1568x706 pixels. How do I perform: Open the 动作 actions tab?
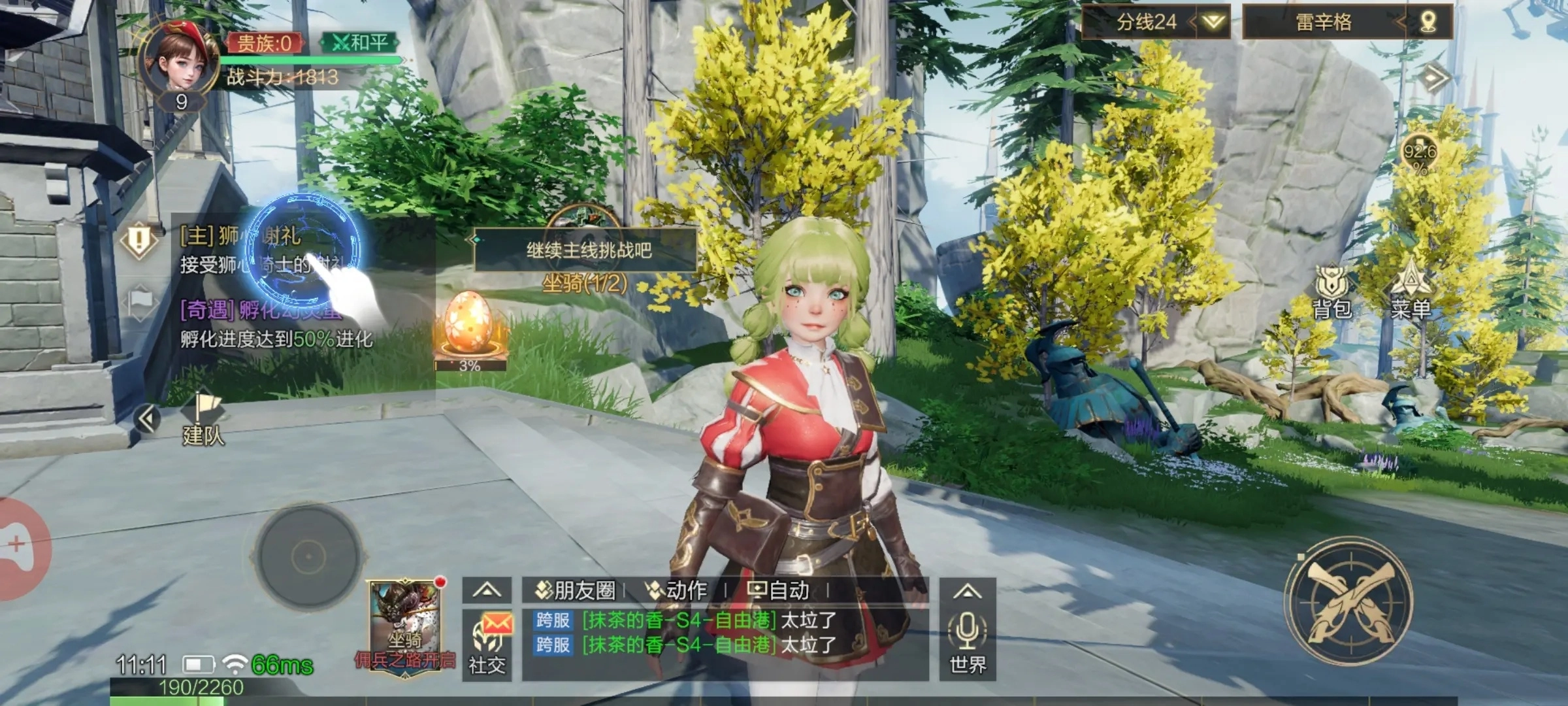pyautogui.click(x=677, y=591)
